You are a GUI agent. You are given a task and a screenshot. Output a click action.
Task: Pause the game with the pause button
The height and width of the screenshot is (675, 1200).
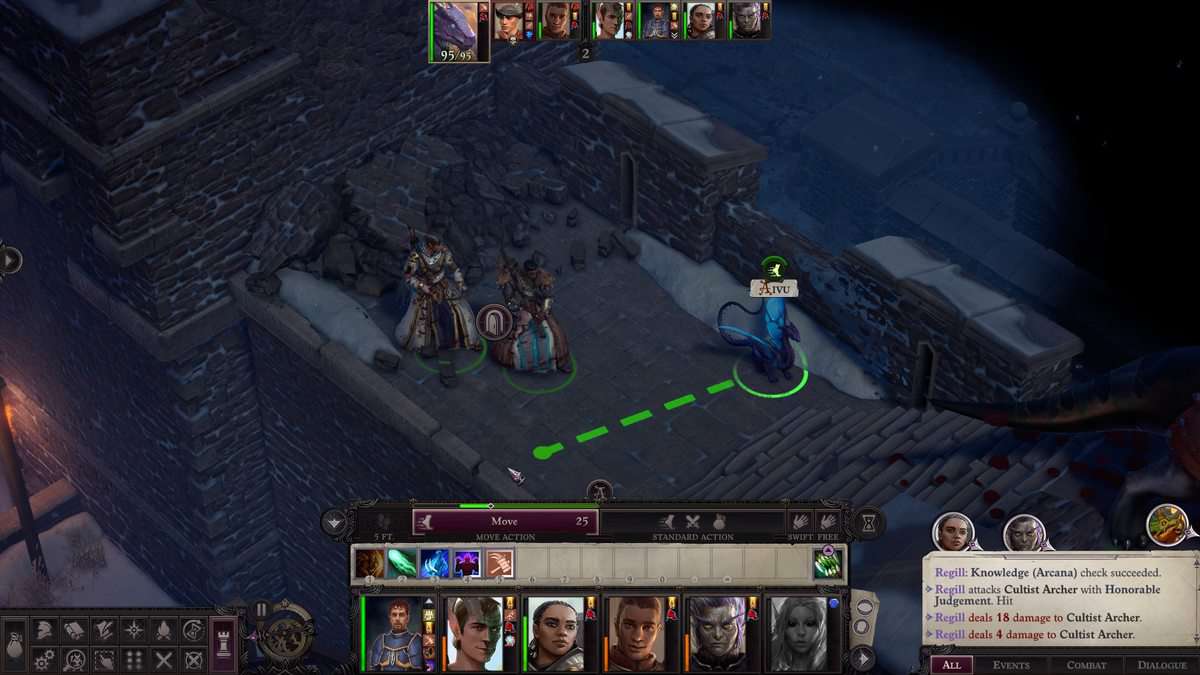[x=262, y=609]
